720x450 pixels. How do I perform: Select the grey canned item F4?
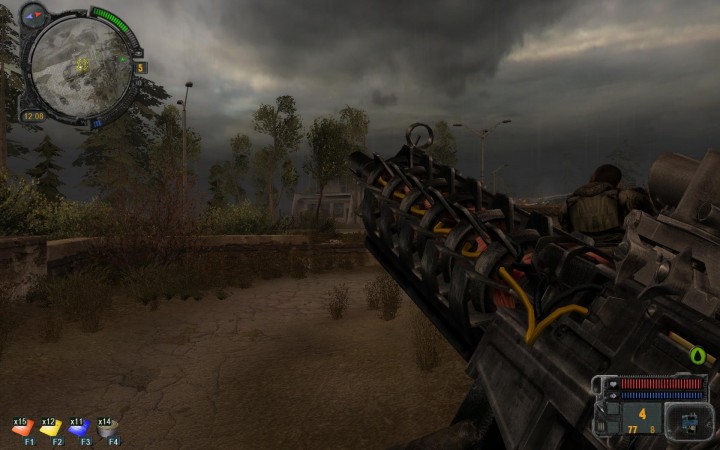[x=107, y=428]
